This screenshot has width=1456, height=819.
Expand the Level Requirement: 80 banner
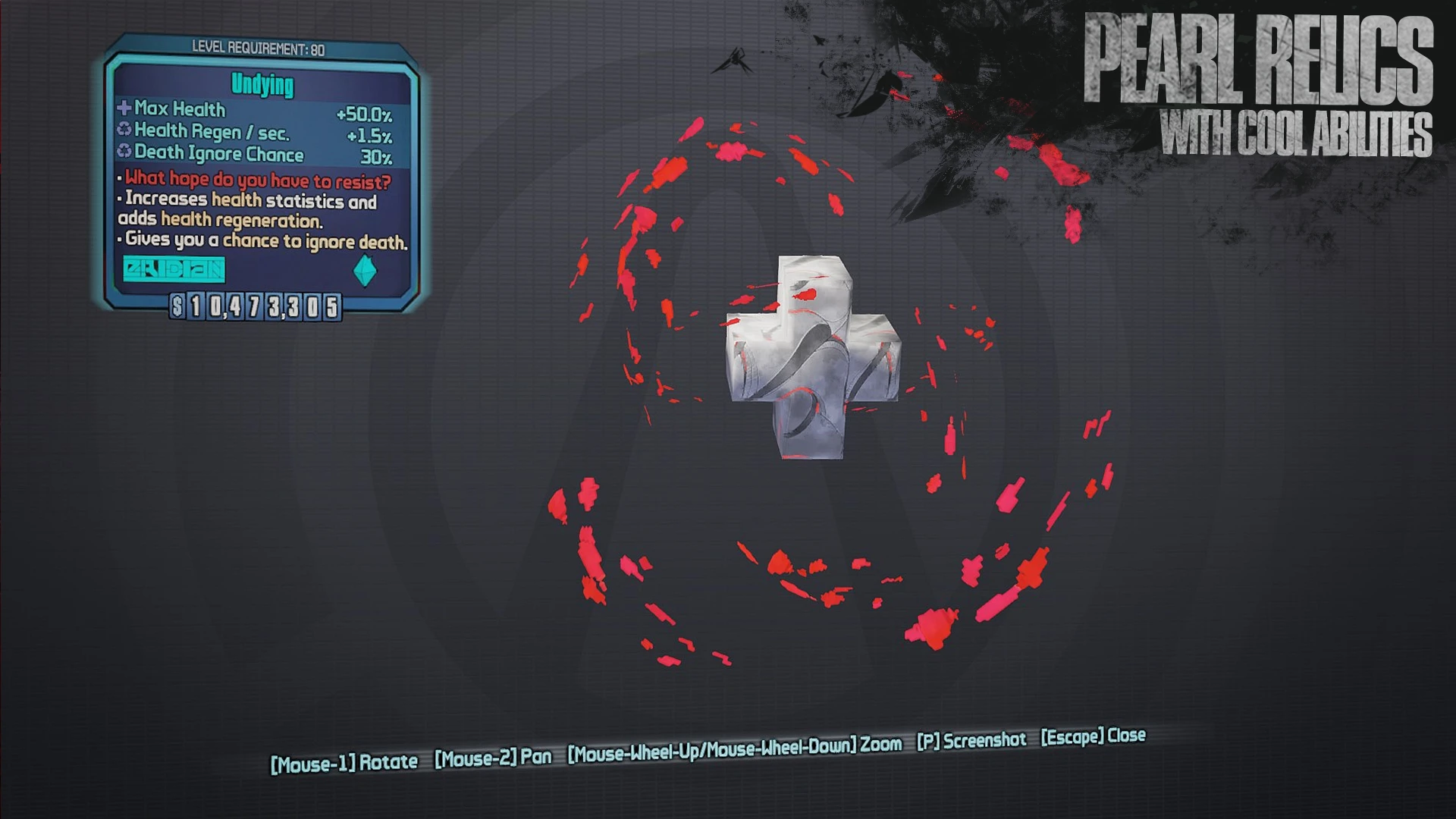258,45
